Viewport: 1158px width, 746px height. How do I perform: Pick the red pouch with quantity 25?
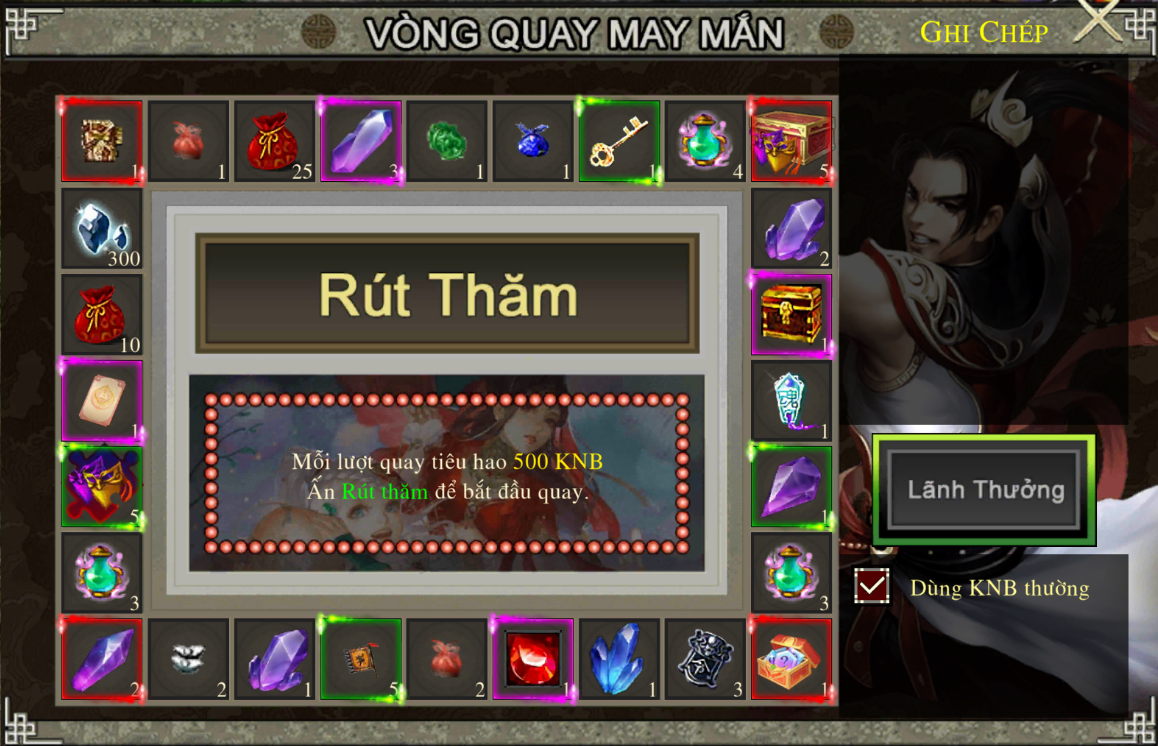tap(274, 141)
